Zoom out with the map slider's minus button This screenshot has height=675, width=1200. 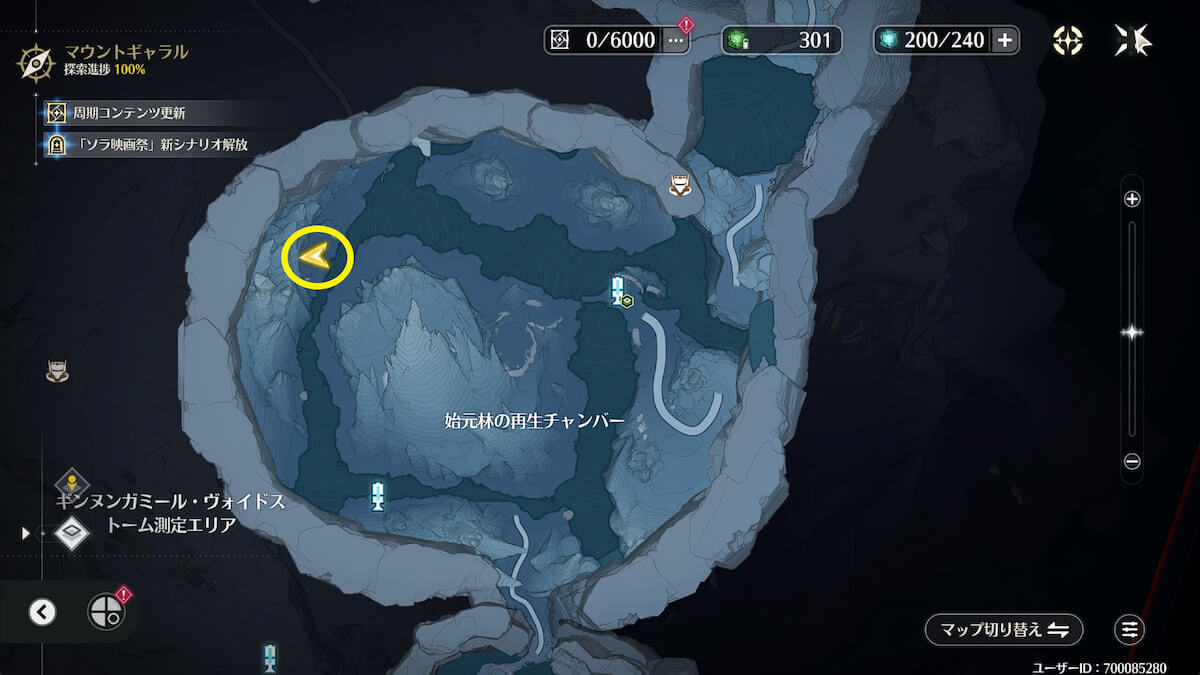coord(1132,462)
